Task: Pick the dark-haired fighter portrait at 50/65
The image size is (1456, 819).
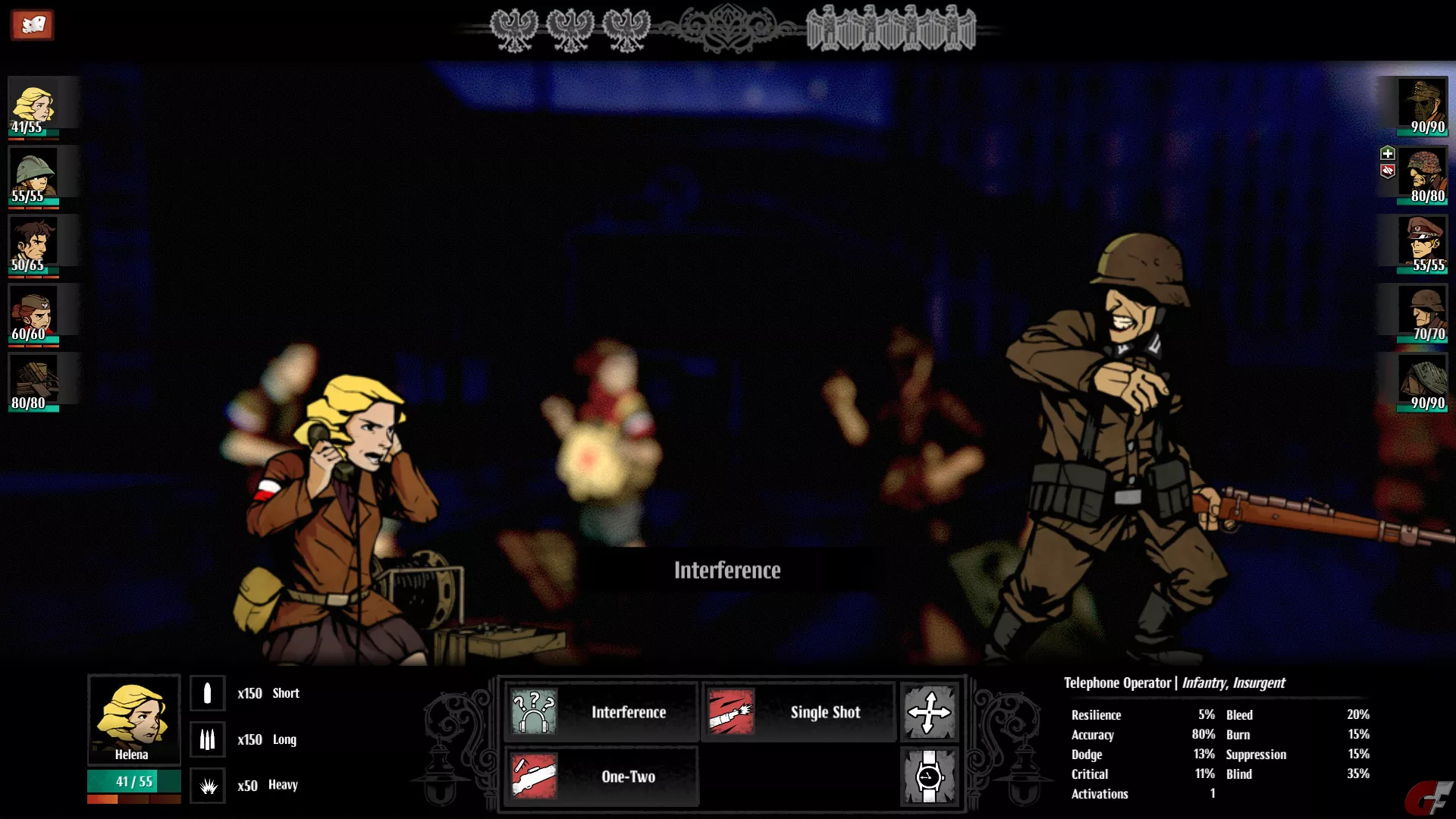Action: (x=33, y=245)
